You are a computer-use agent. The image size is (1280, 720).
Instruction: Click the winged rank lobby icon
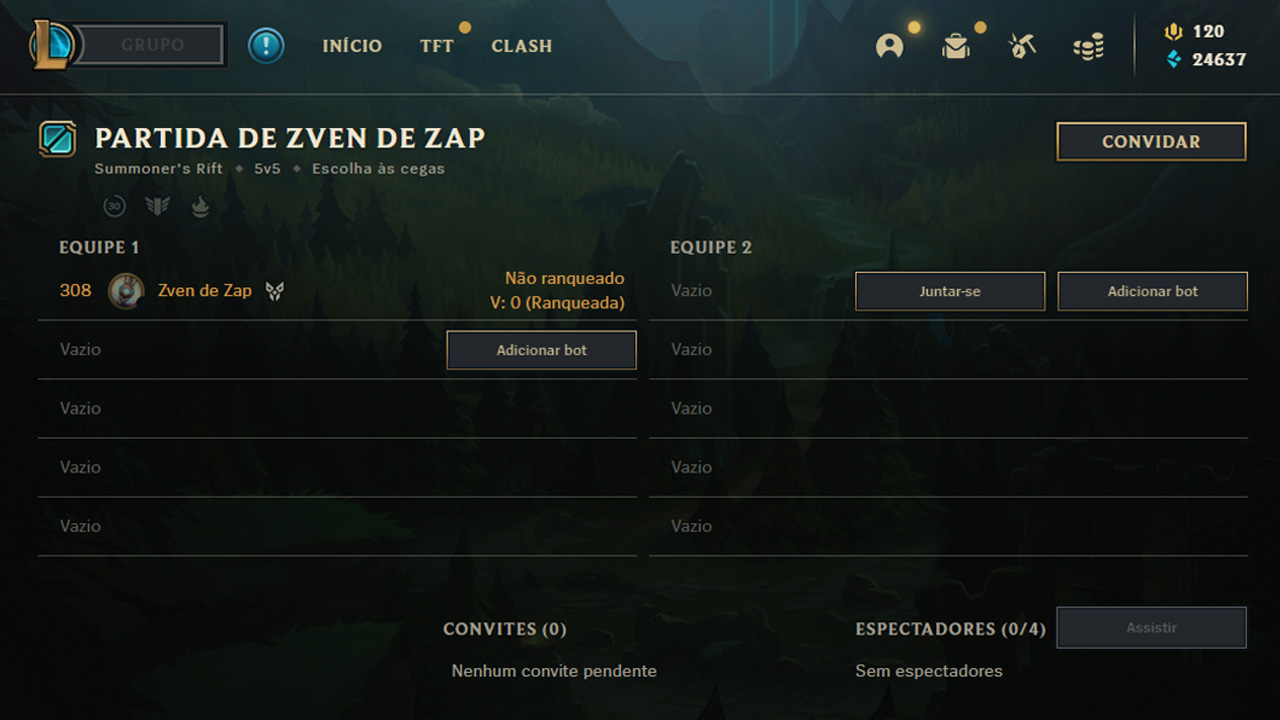157,206
